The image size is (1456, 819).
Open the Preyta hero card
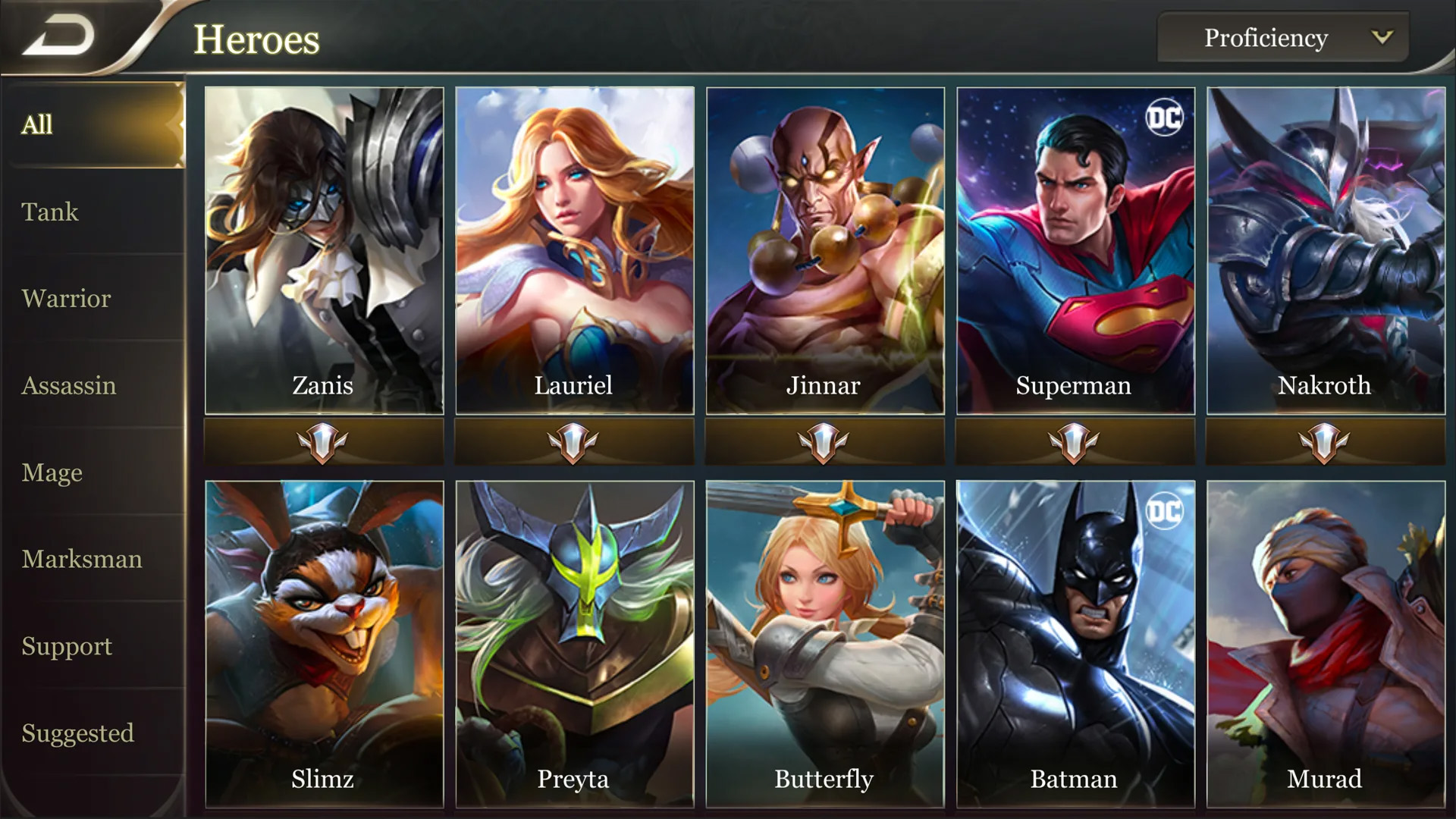tap(574, 645)
